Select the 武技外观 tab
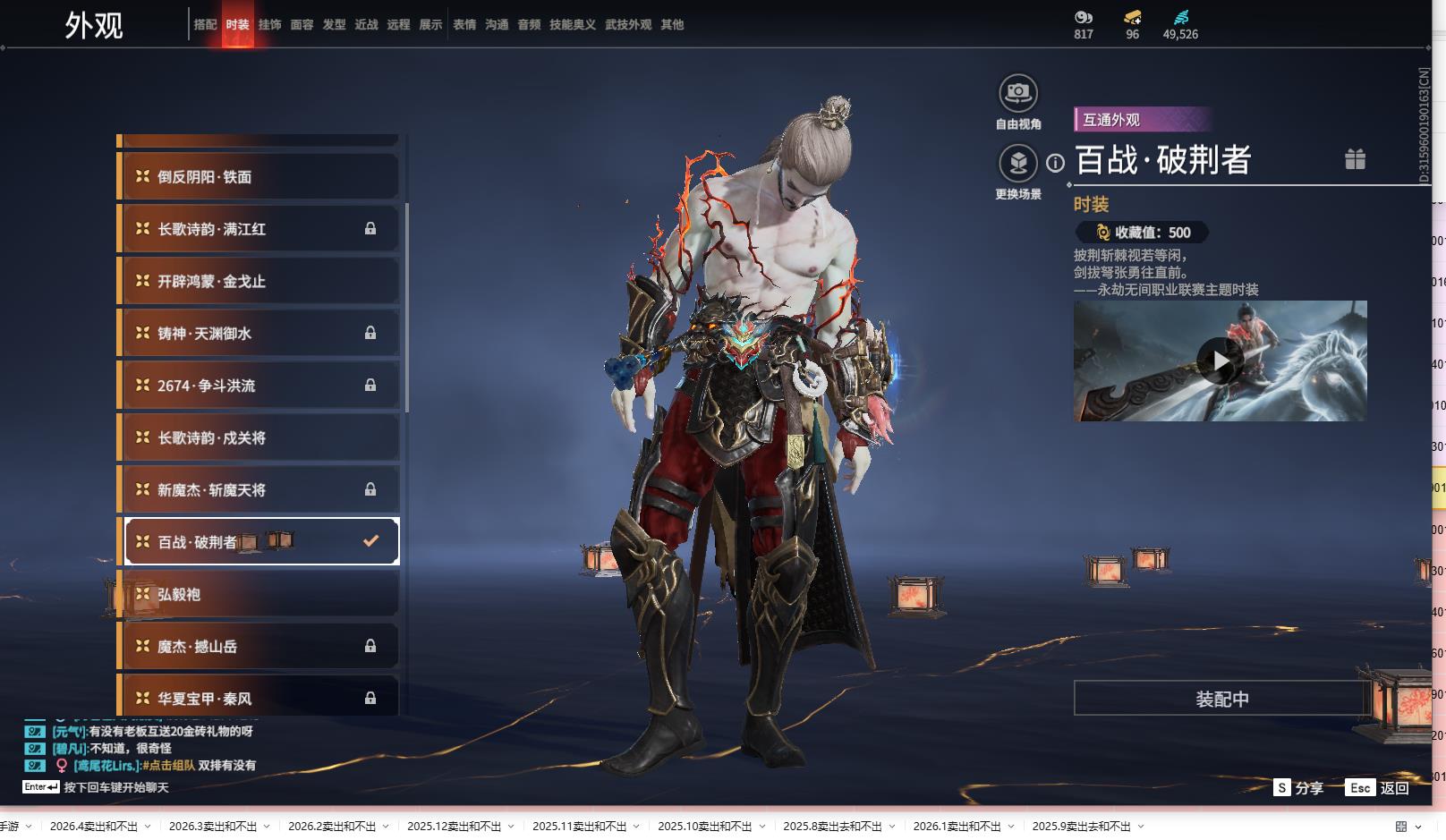 627,25
